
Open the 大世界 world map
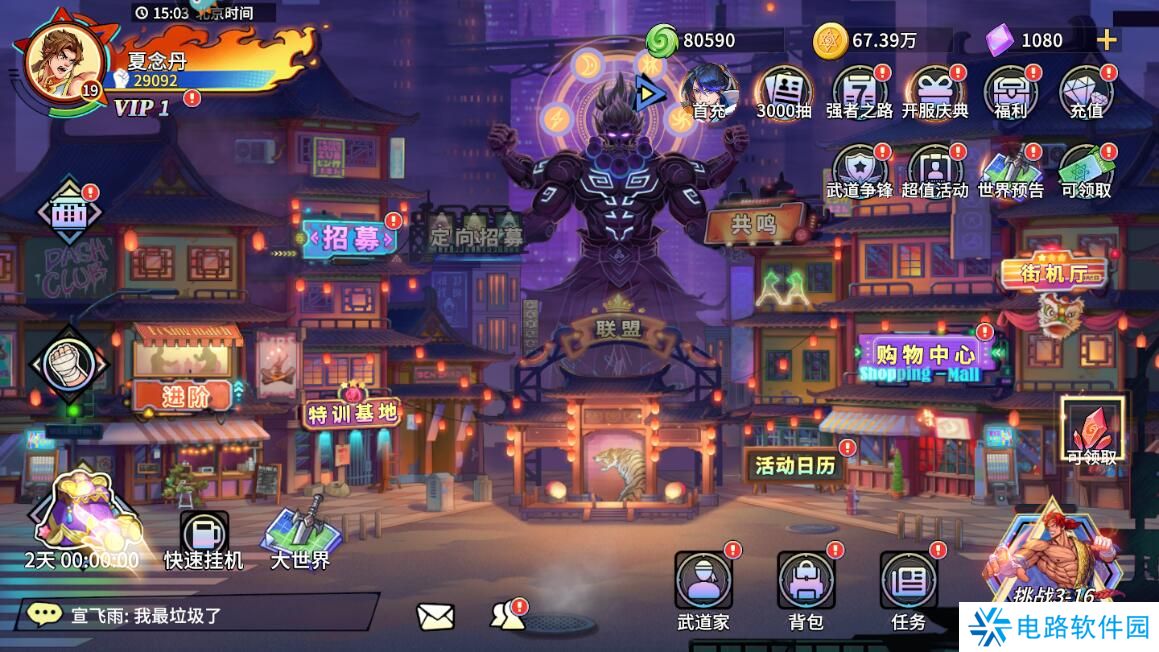pos(300,535)
